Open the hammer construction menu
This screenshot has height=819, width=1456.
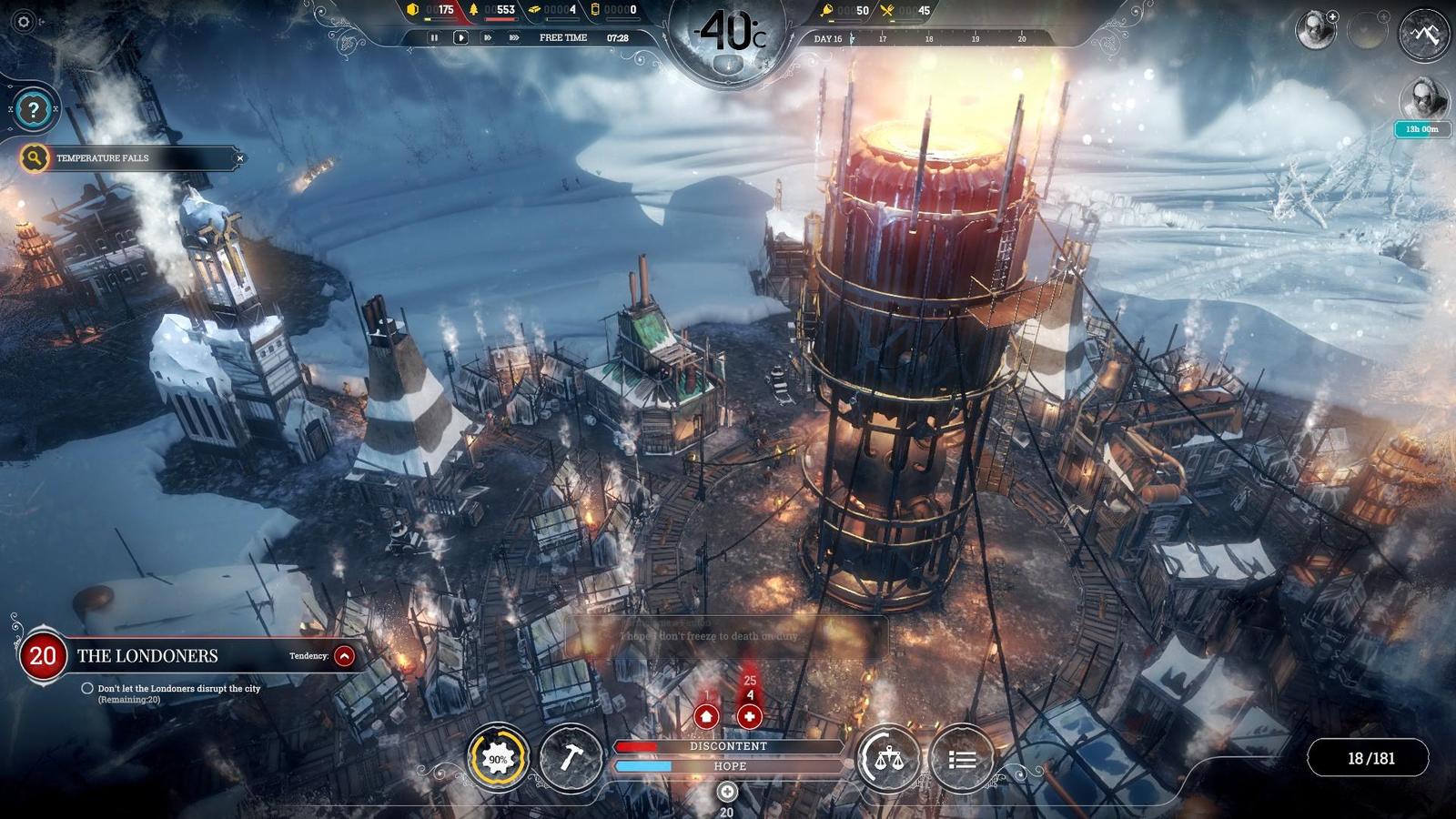pos(571,758)
